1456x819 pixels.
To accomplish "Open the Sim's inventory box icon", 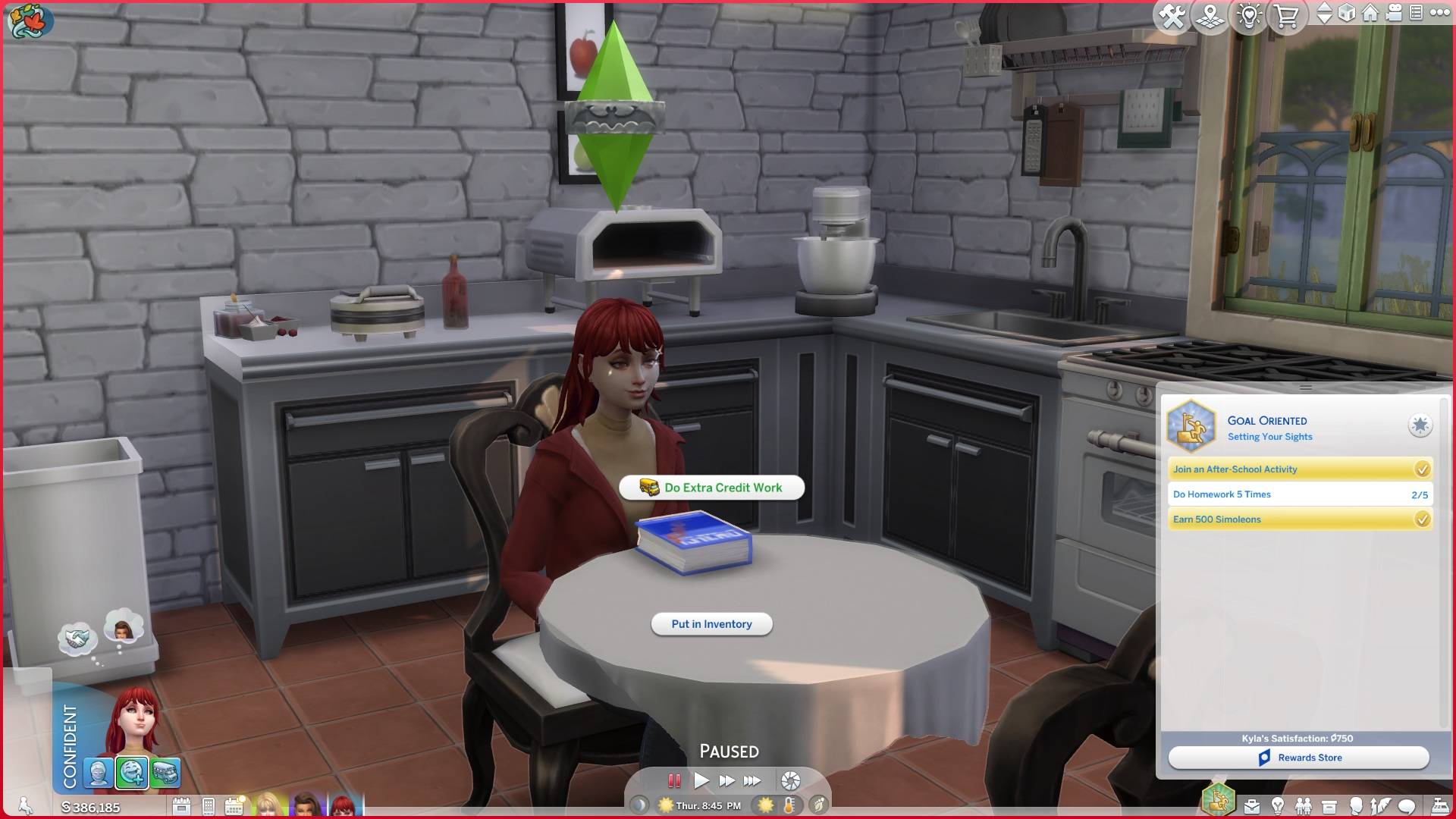I will pos(1329,806).
